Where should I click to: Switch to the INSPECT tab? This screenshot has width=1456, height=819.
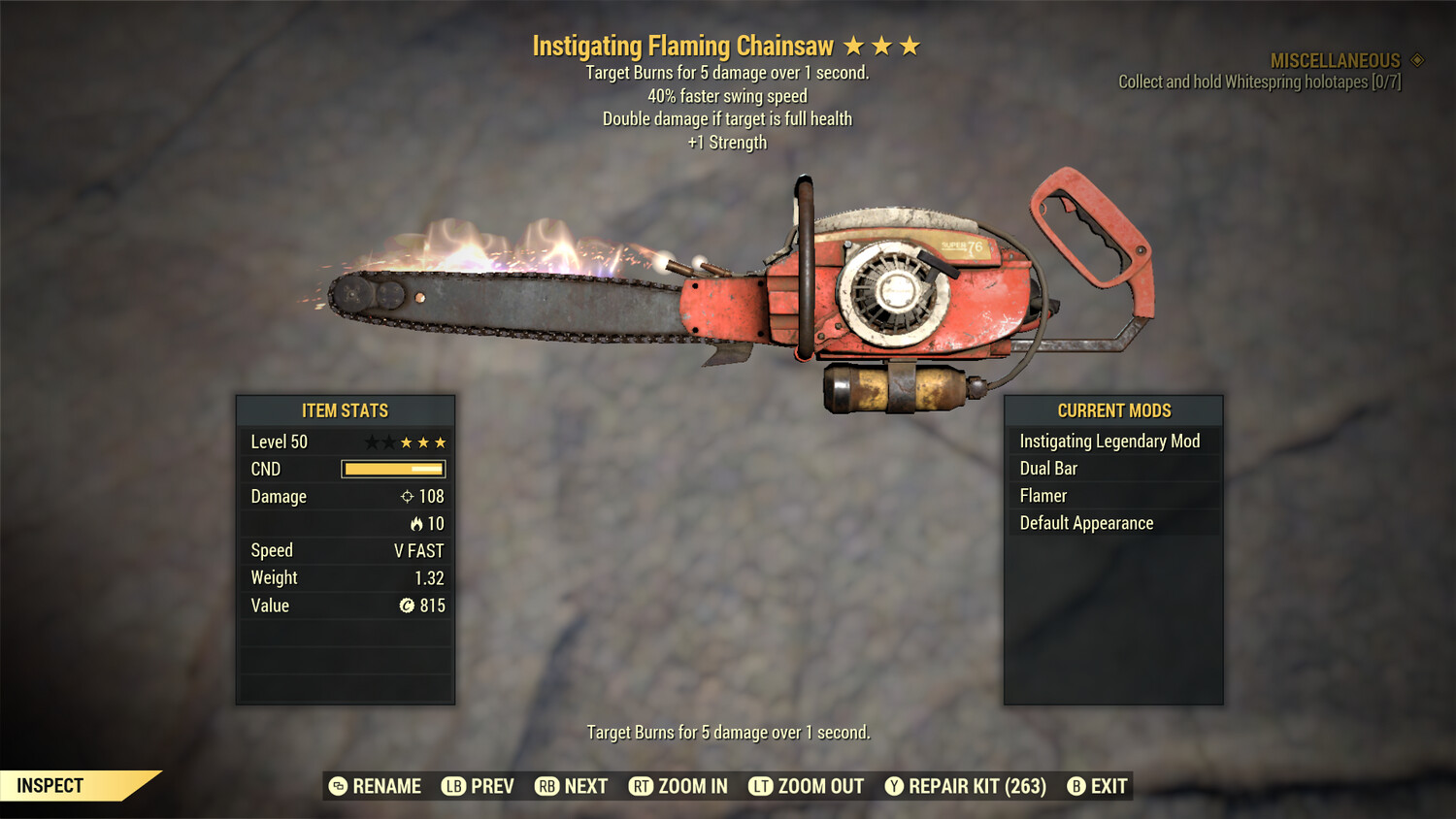pyautogui.click(x=50, y=785)
